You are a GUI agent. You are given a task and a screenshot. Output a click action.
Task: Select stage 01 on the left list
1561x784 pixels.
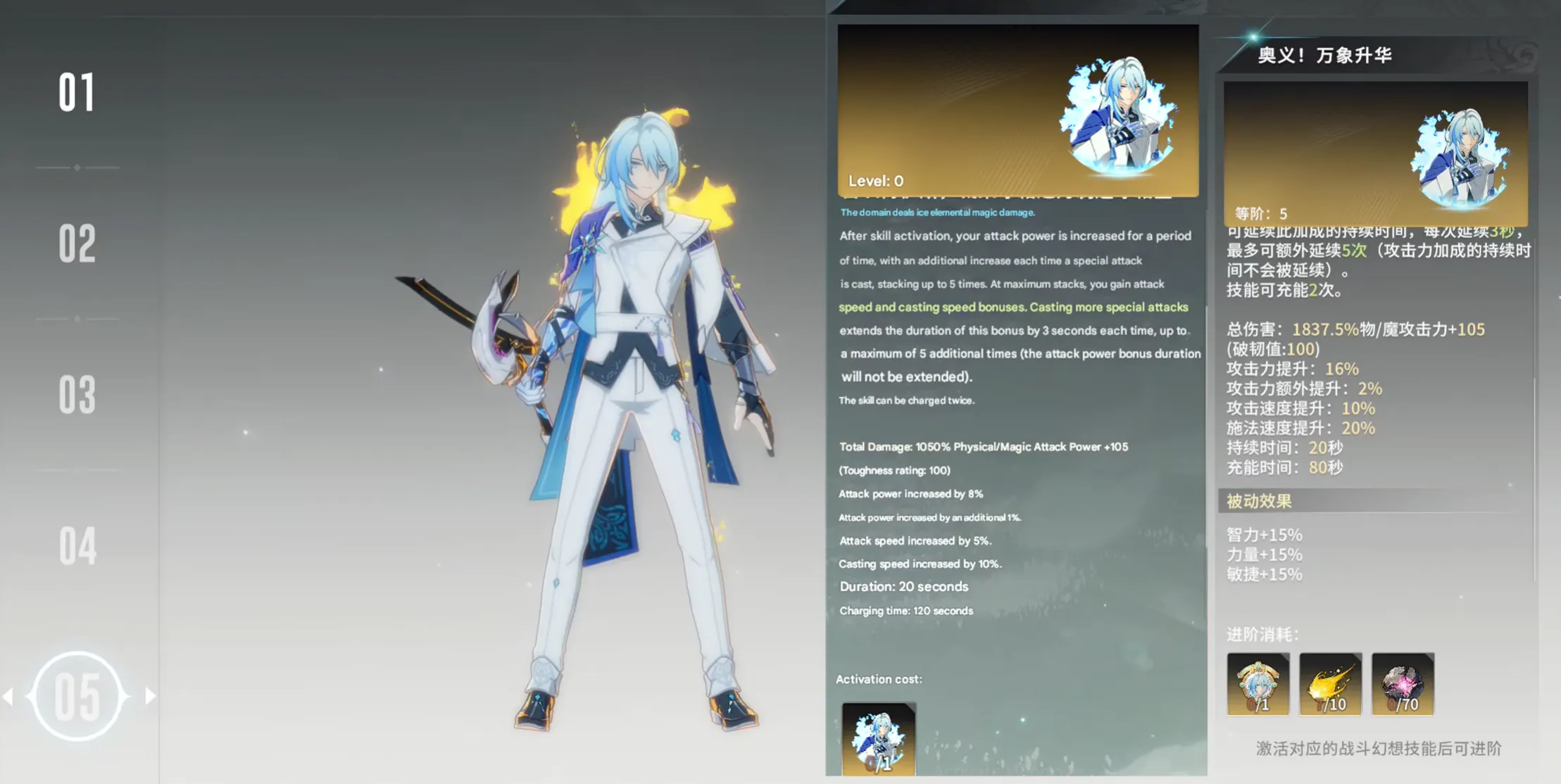[77, 92]
